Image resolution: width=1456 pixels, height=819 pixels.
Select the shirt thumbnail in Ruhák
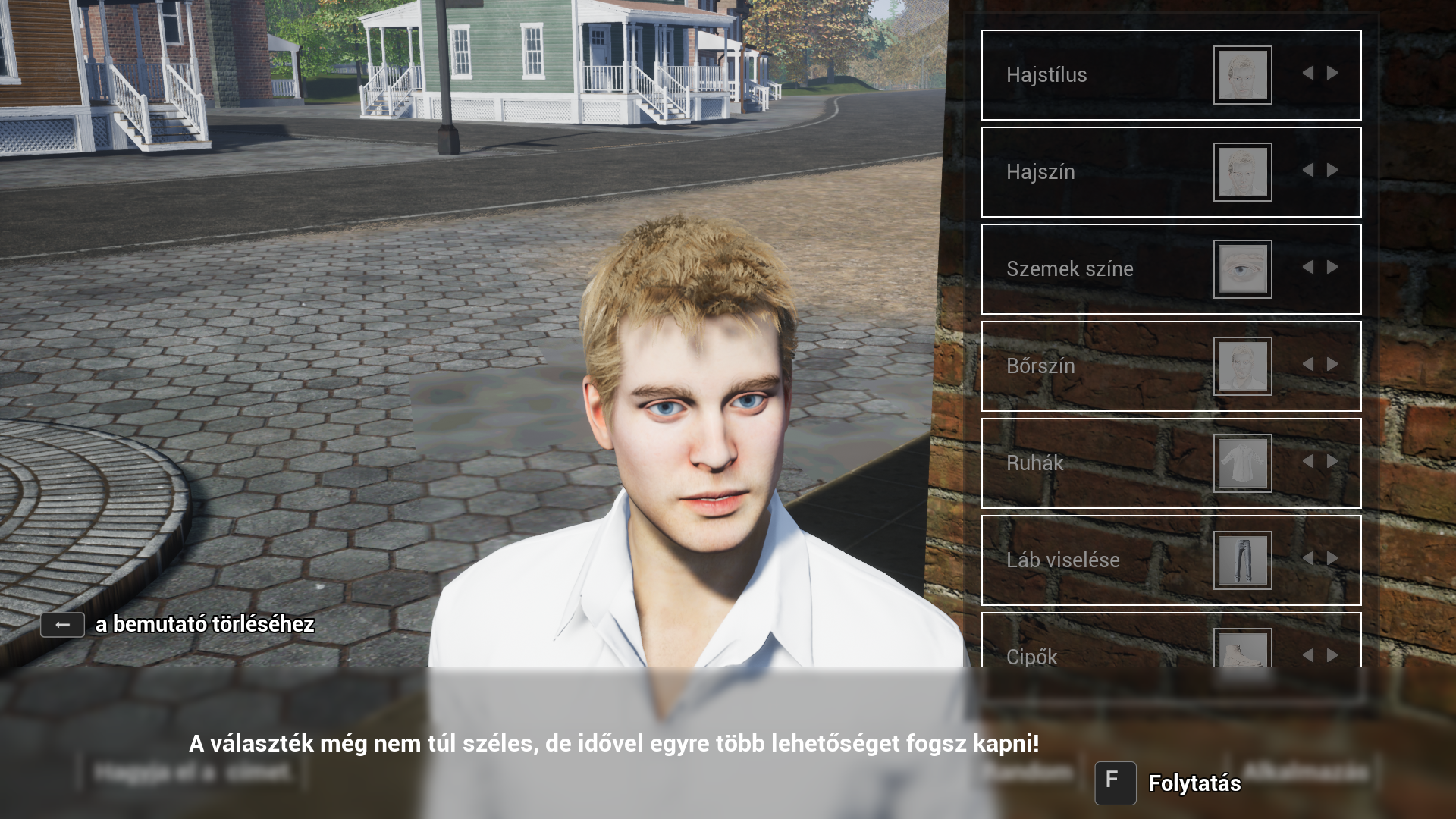tap(1242, 463)
